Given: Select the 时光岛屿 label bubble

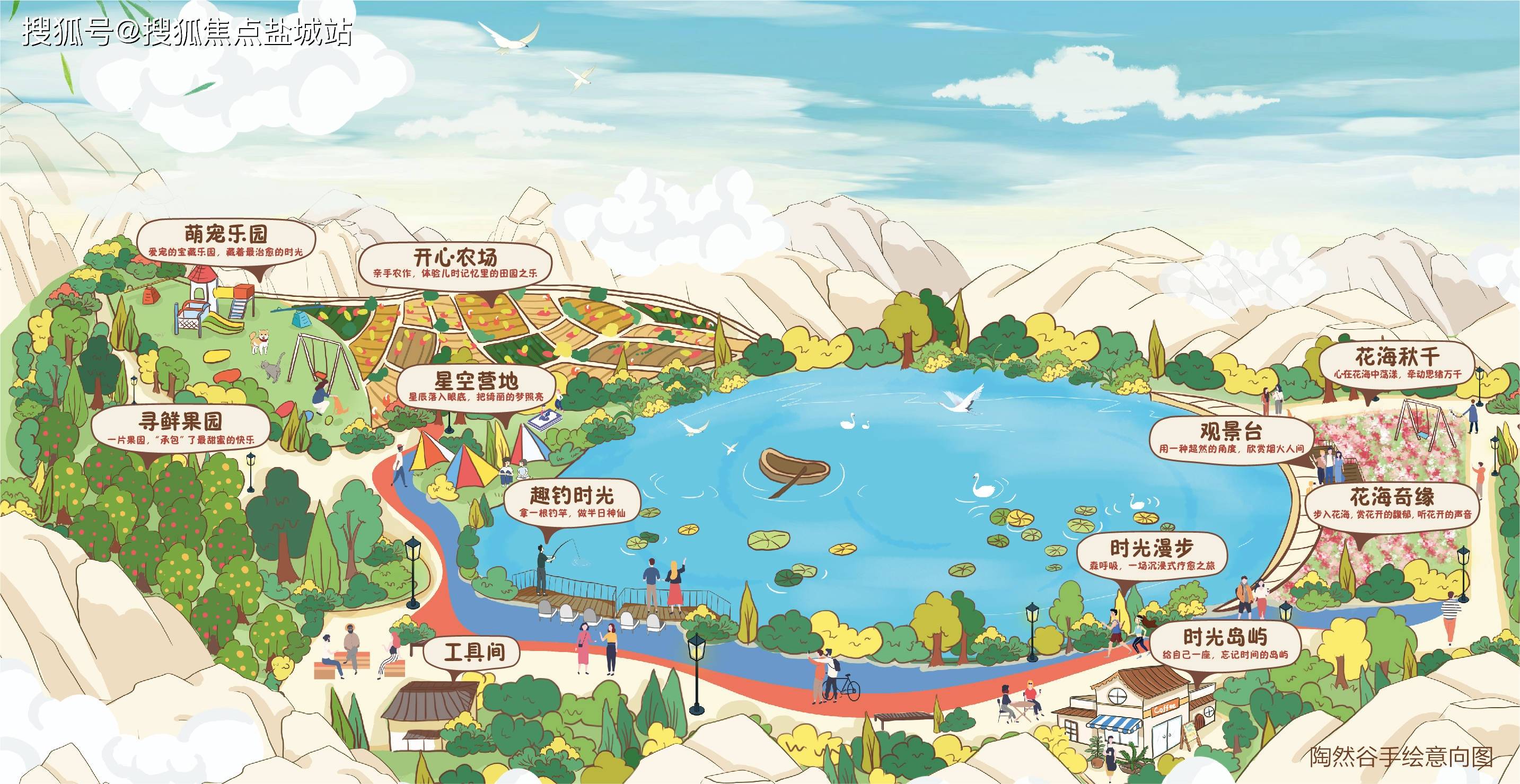Looking at the screenshot, I should click(1225, 644).
